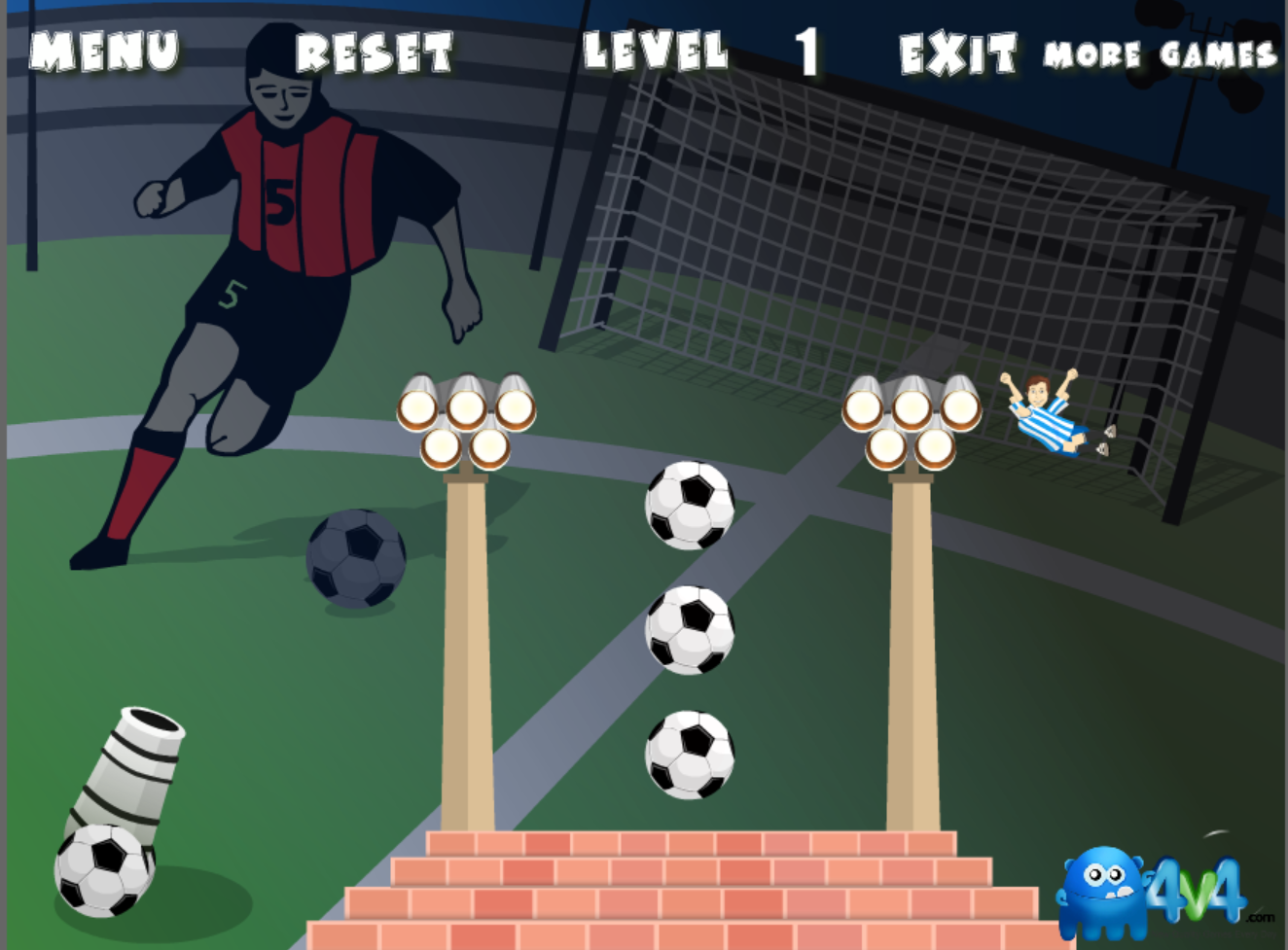Image resolution: width=1288 pixels, height=950 pixels.
Task: Click the right floodlight lamp cluster
Action: (x=912, y=418)
